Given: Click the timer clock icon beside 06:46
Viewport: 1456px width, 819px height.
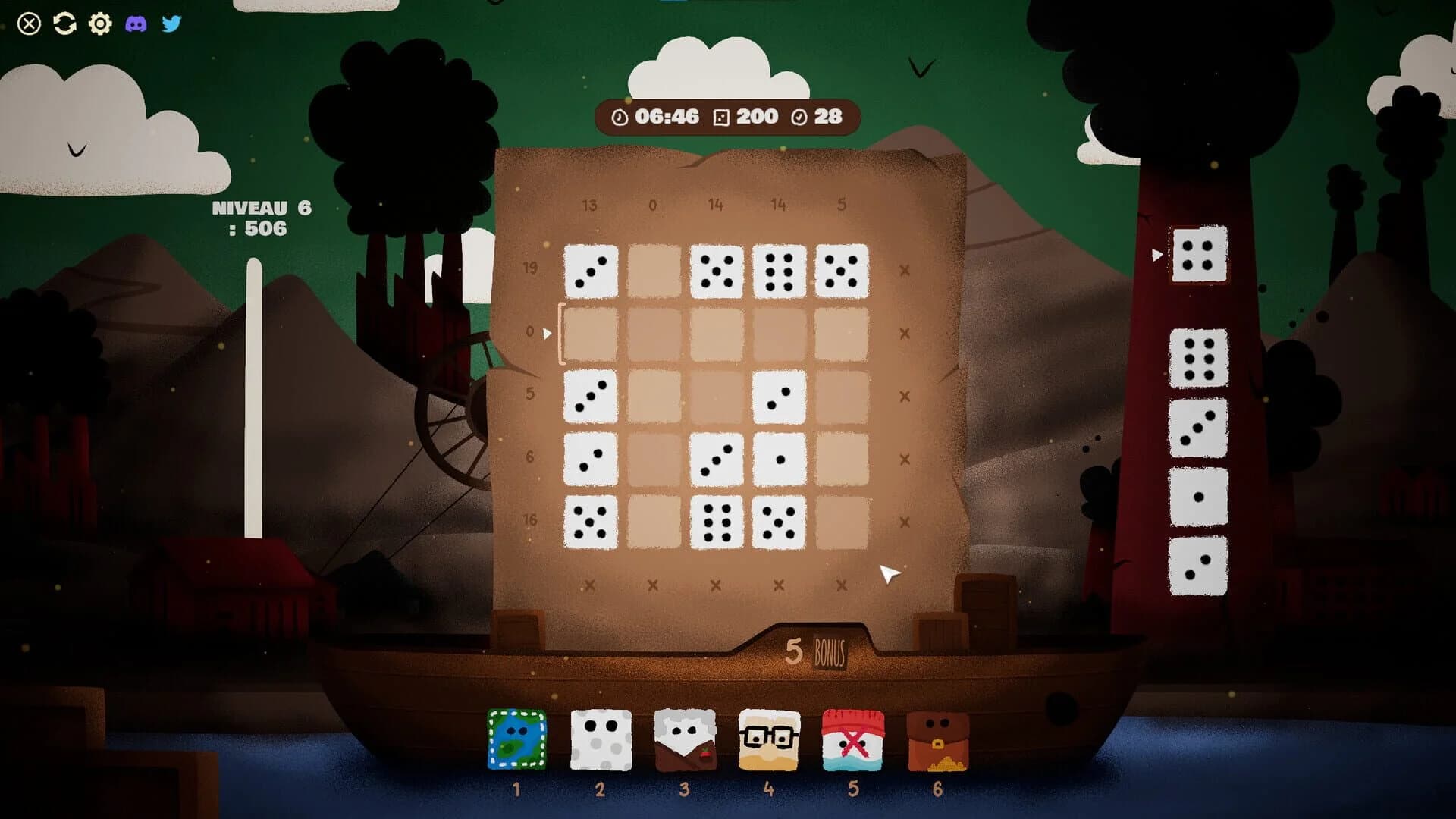Looking at the screenshot, I should coord(620,117).
